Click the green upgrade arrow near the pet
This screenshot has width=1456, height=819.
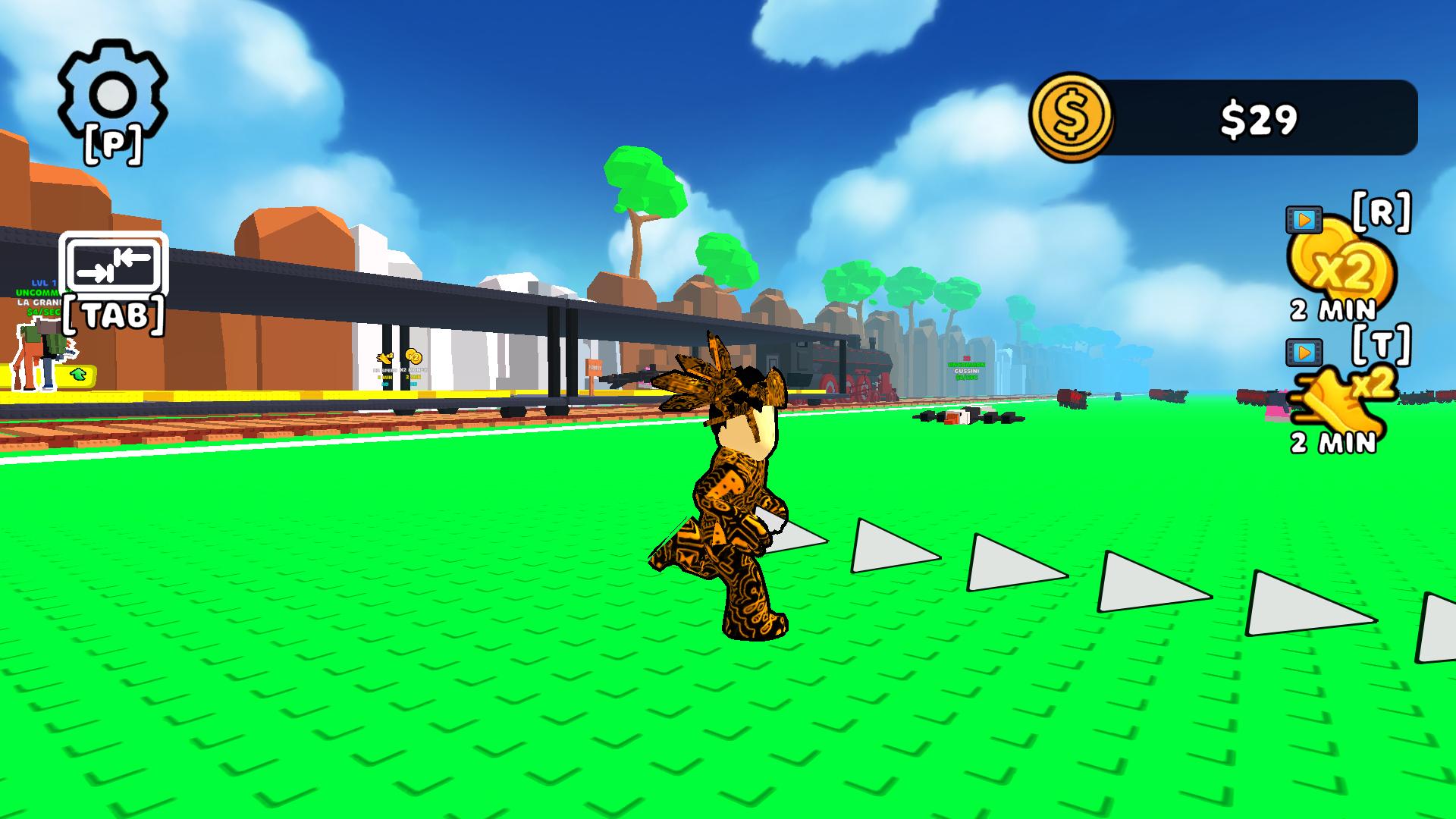click(x=77, y=373)
